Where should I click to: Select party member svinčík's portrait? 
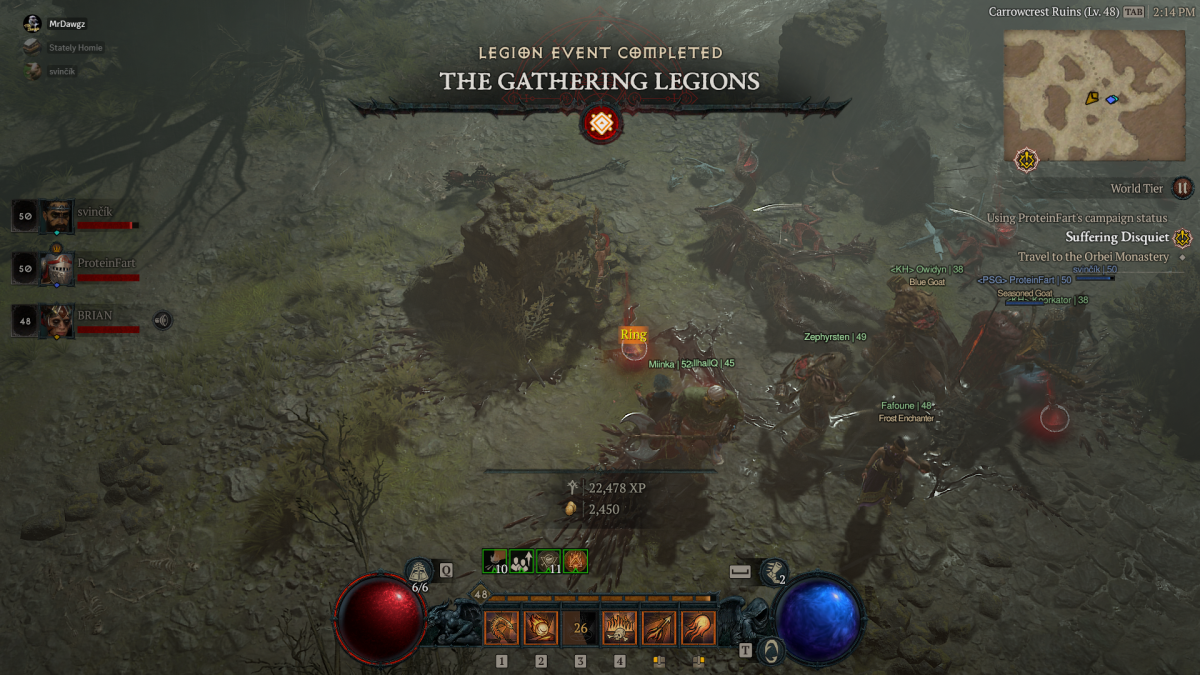click(x=58, y=215)
